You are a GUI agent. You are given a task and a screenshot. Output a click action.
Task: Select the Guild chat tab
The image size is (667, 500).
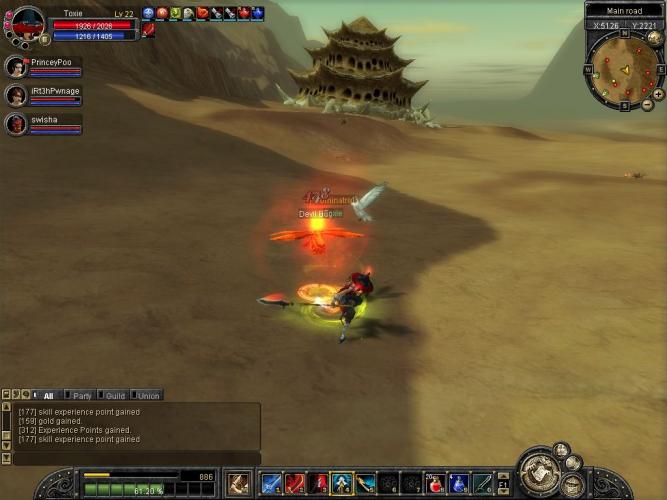coord(115,396)
